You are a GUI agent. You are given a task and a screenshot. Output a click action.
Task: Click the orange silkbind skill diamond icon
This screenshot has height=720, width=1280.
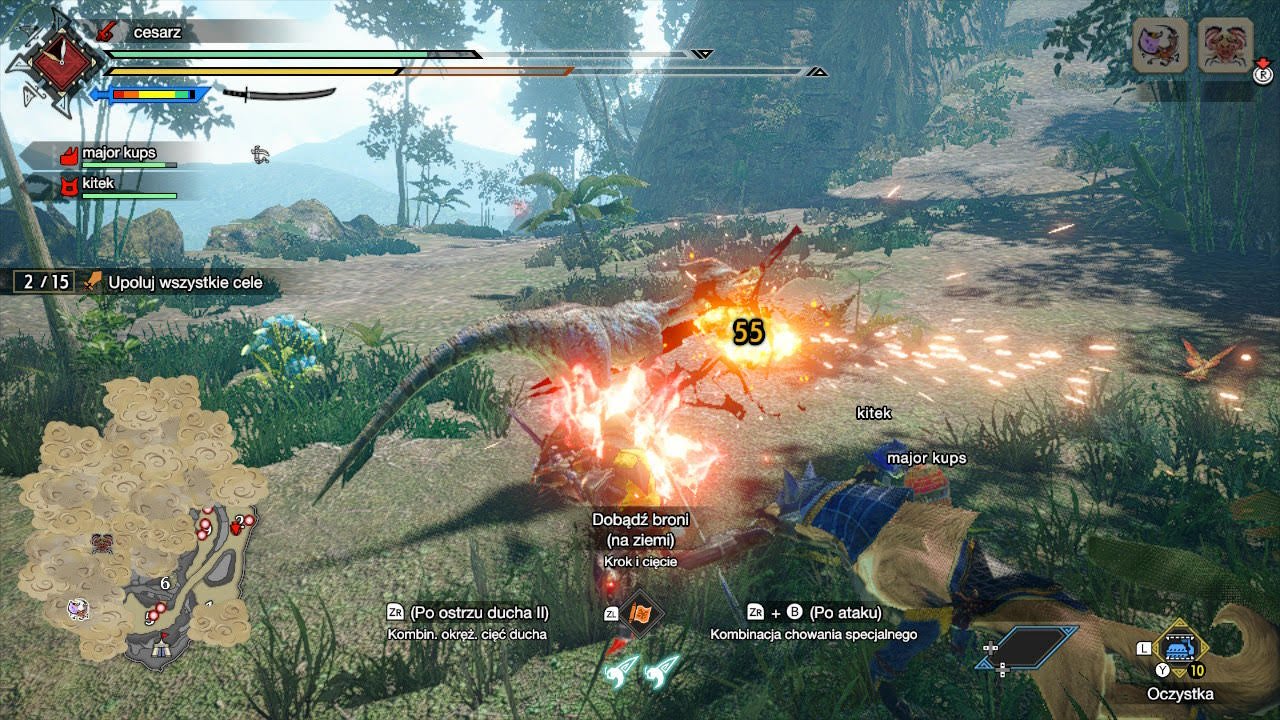pos(638,615)
